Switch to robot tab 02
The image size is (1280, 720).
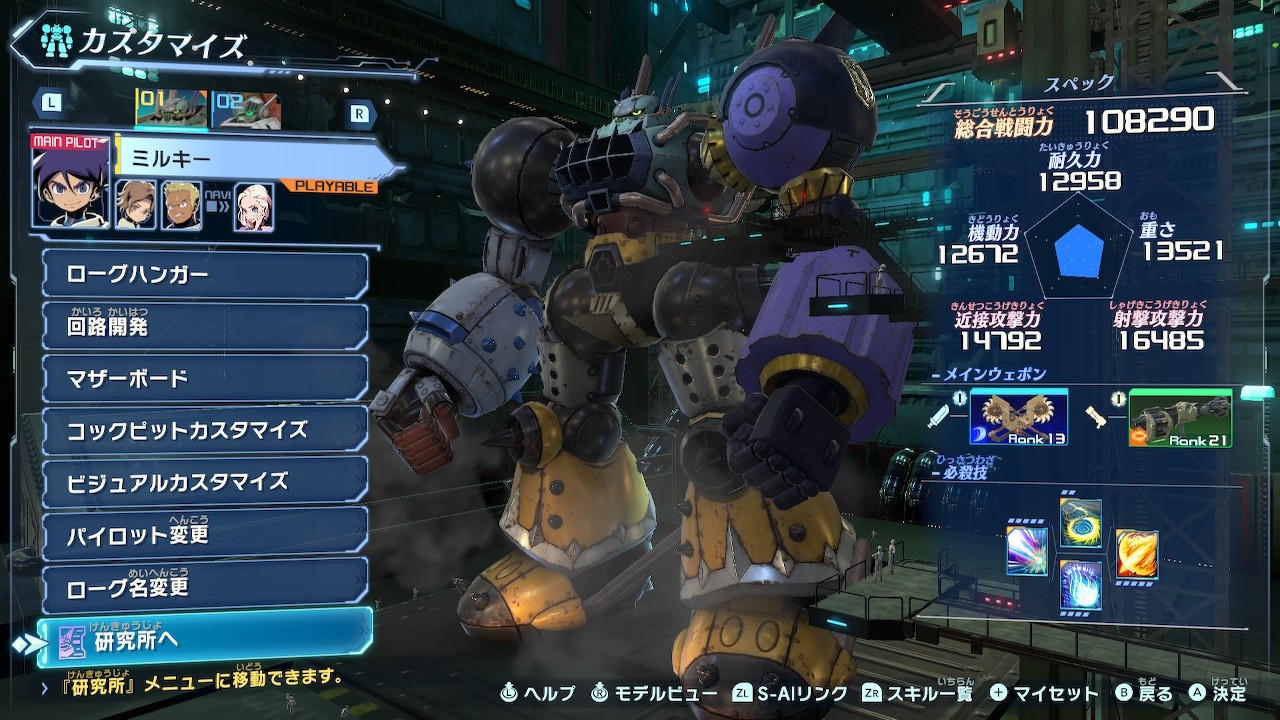[246, 109]
